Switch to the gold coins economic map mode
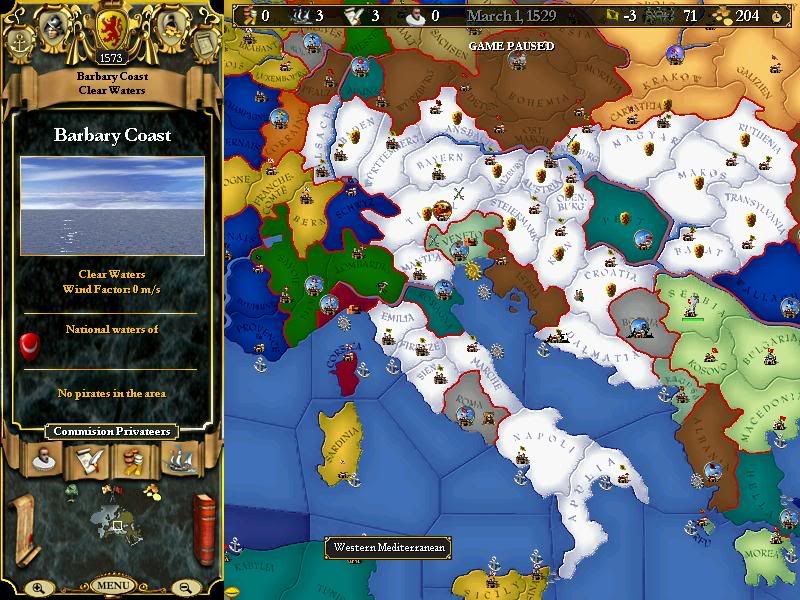The width and height of the screenshot is (800, 600). point(151,490)
